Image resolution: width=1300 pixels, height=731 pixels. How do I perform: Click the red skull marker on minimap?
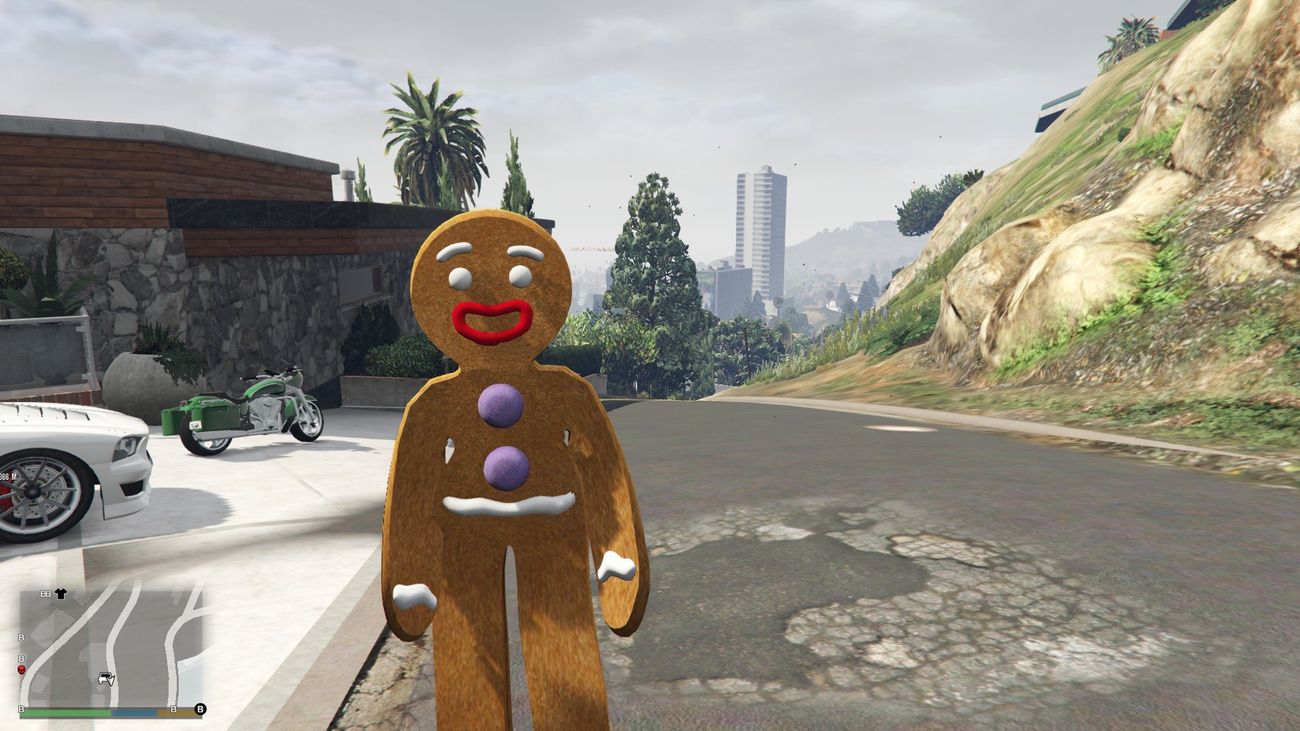click(22, 669)
